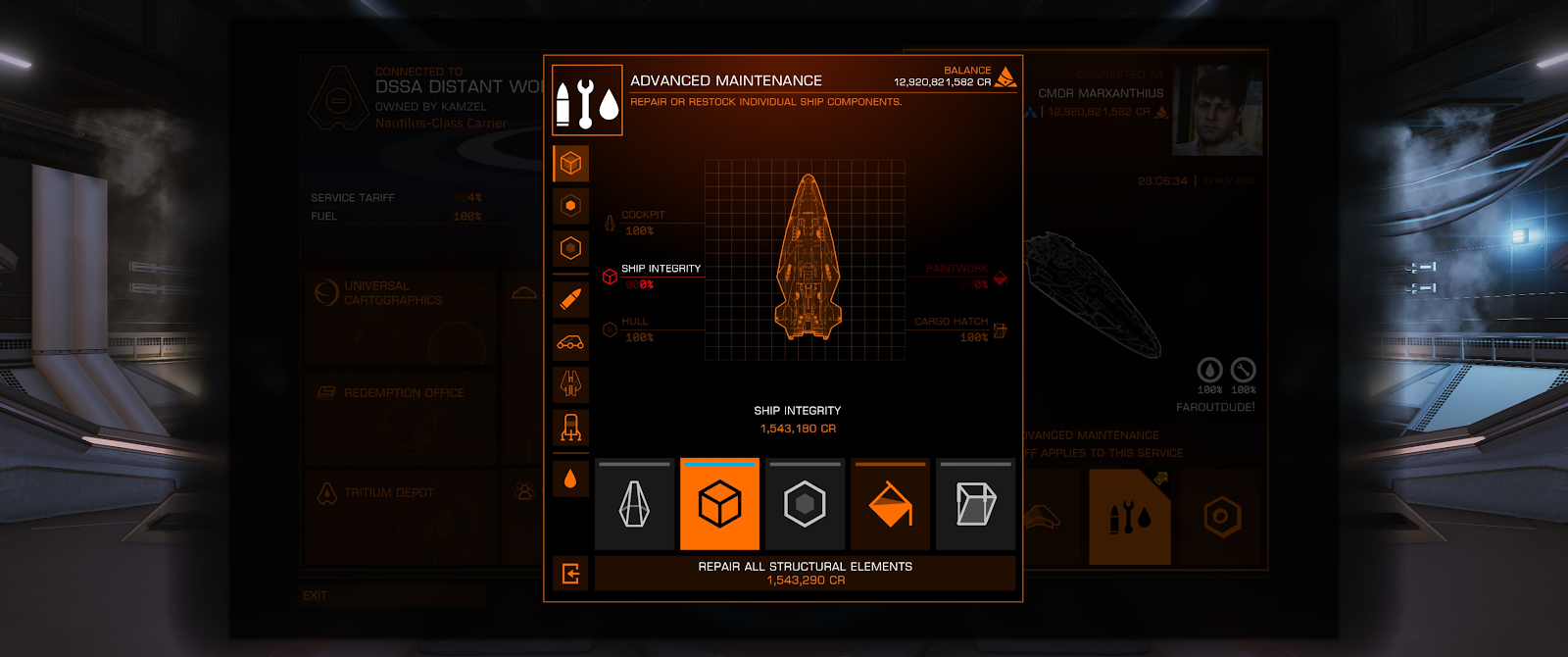
Task: Open the SRV vehicle maintenance tab
Action: tap(570, 342)
